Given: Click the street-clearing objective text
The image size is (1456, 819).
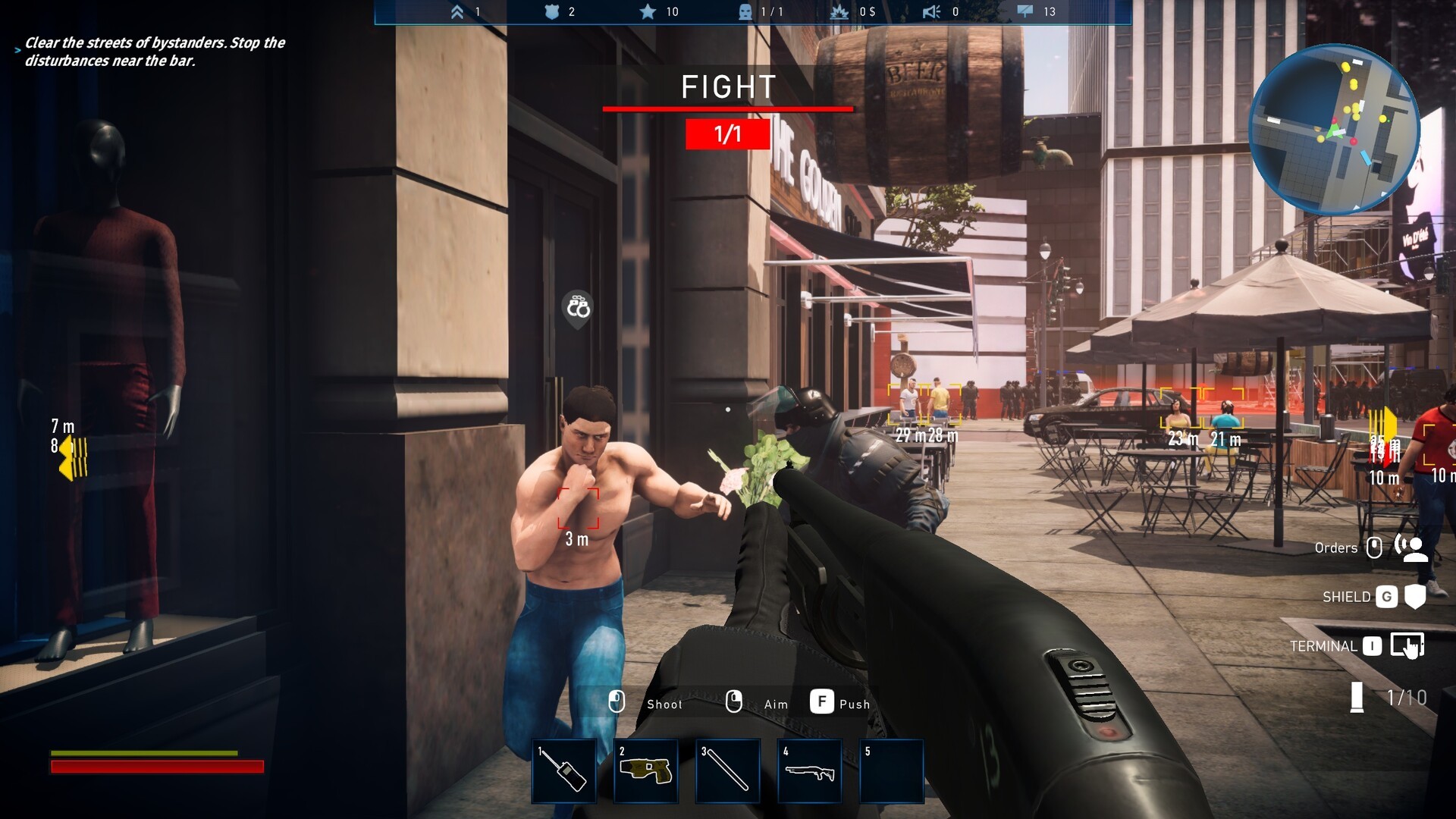Looking at the screenshot, I should tap(155, 52).
